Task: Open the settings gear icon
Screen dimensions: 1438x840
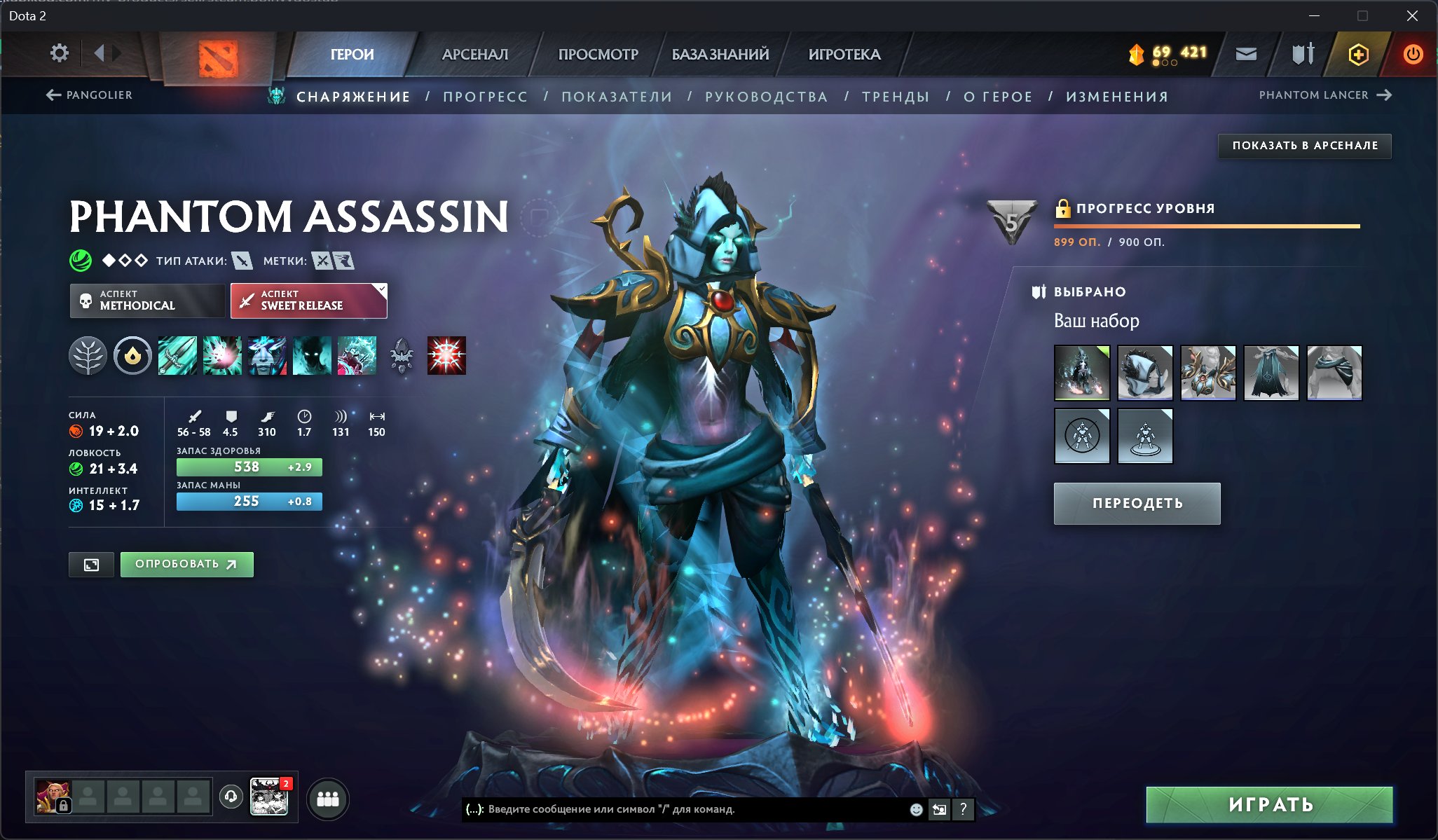Action: click(x=60, y=53)
